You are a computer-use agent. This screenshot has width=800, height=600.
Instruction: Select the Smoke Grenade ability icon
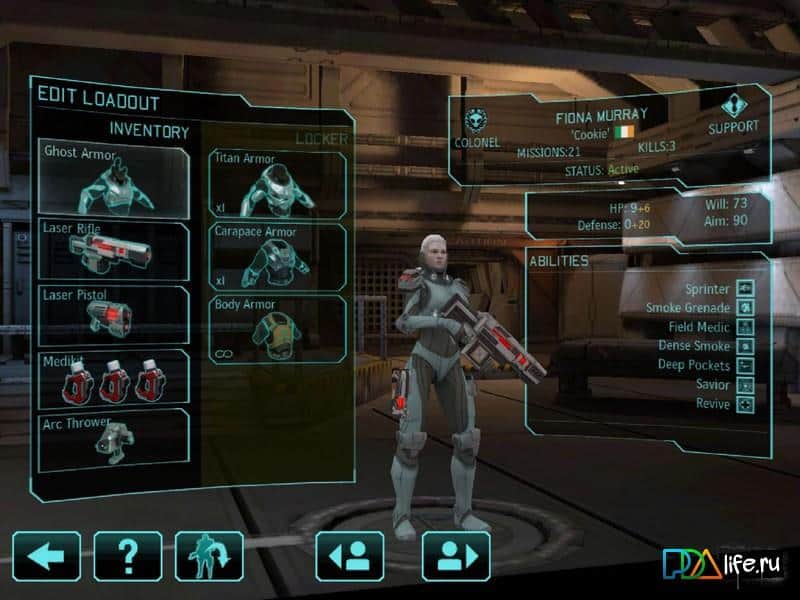pyautogui.click(x=745, y=308)
